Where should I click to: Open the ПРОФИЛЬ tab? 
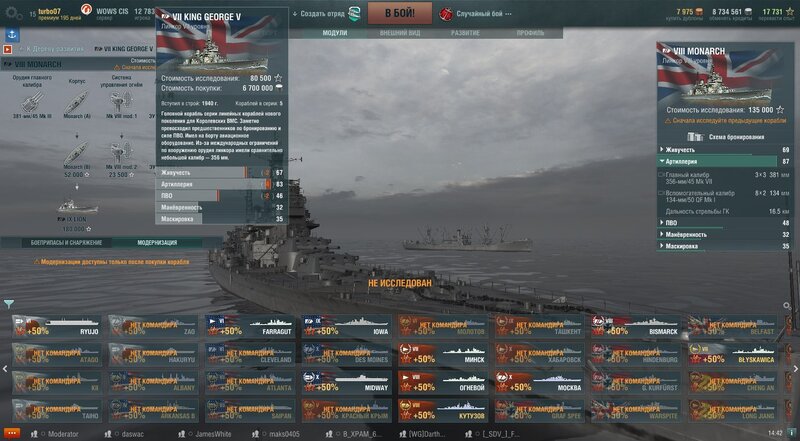coord(530,33)
